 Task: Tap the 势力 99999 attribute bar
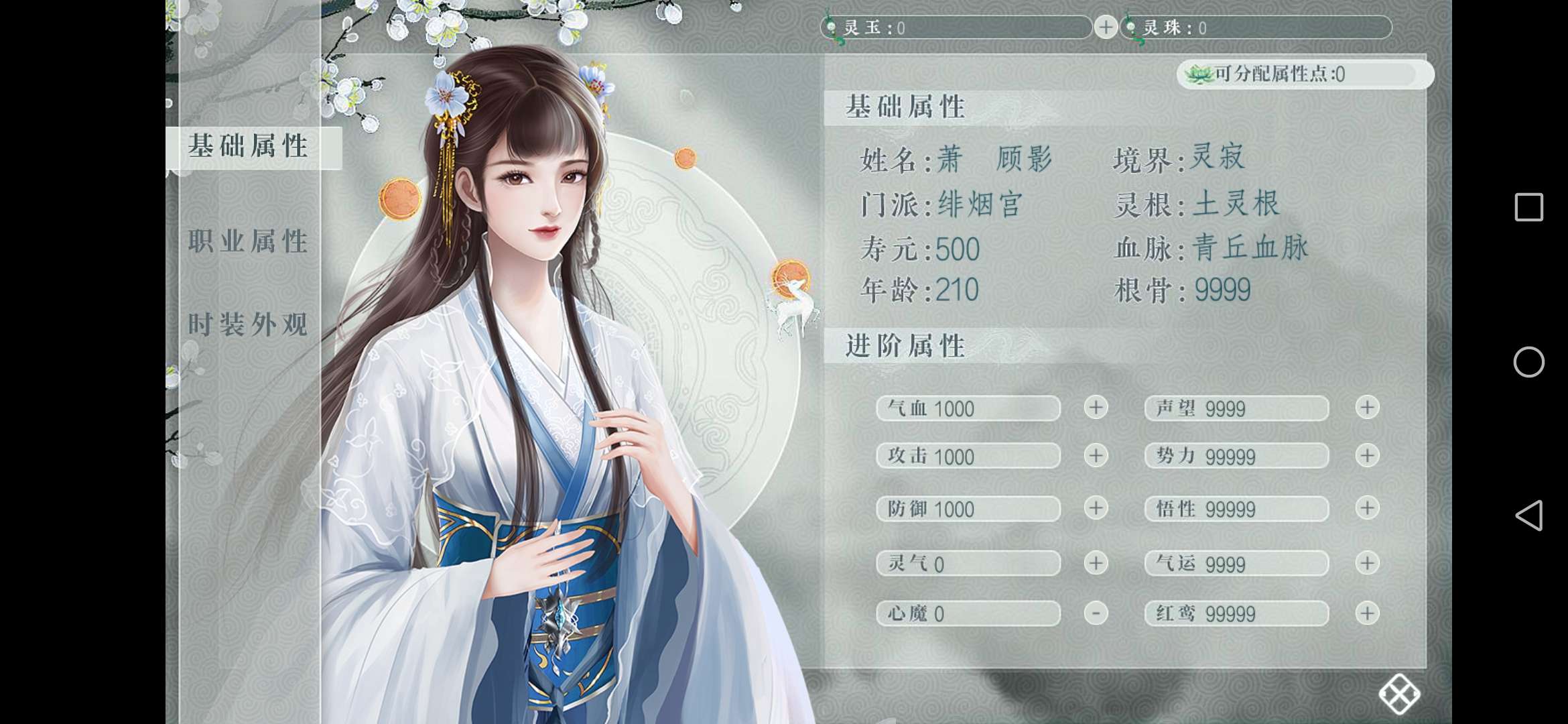[x=1236, y=456]
